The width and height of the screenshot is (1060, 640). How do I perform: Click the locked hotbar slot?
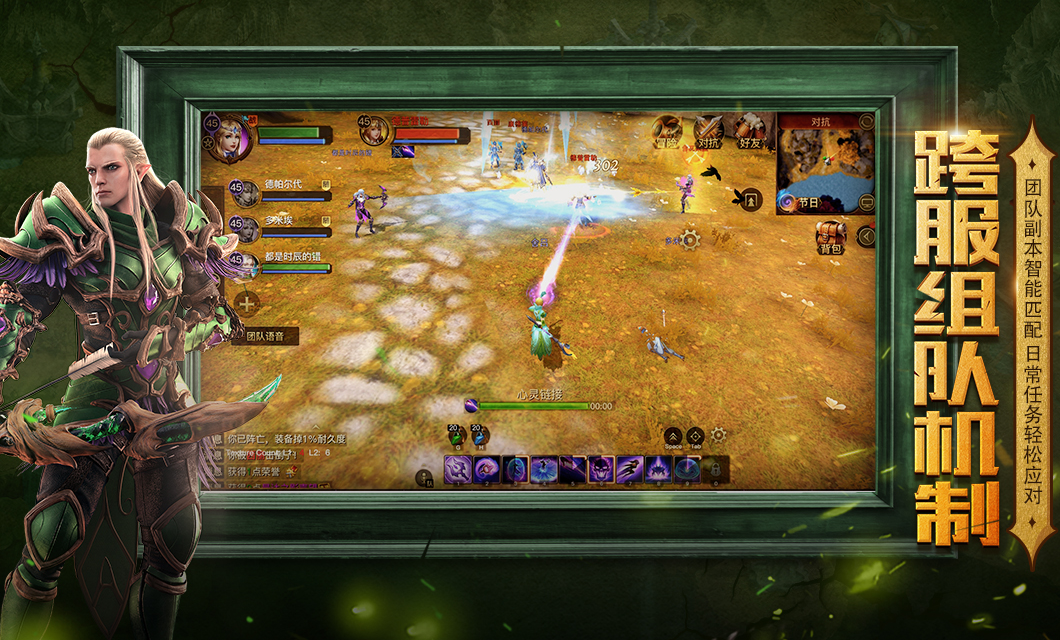(x=714, y=468)
